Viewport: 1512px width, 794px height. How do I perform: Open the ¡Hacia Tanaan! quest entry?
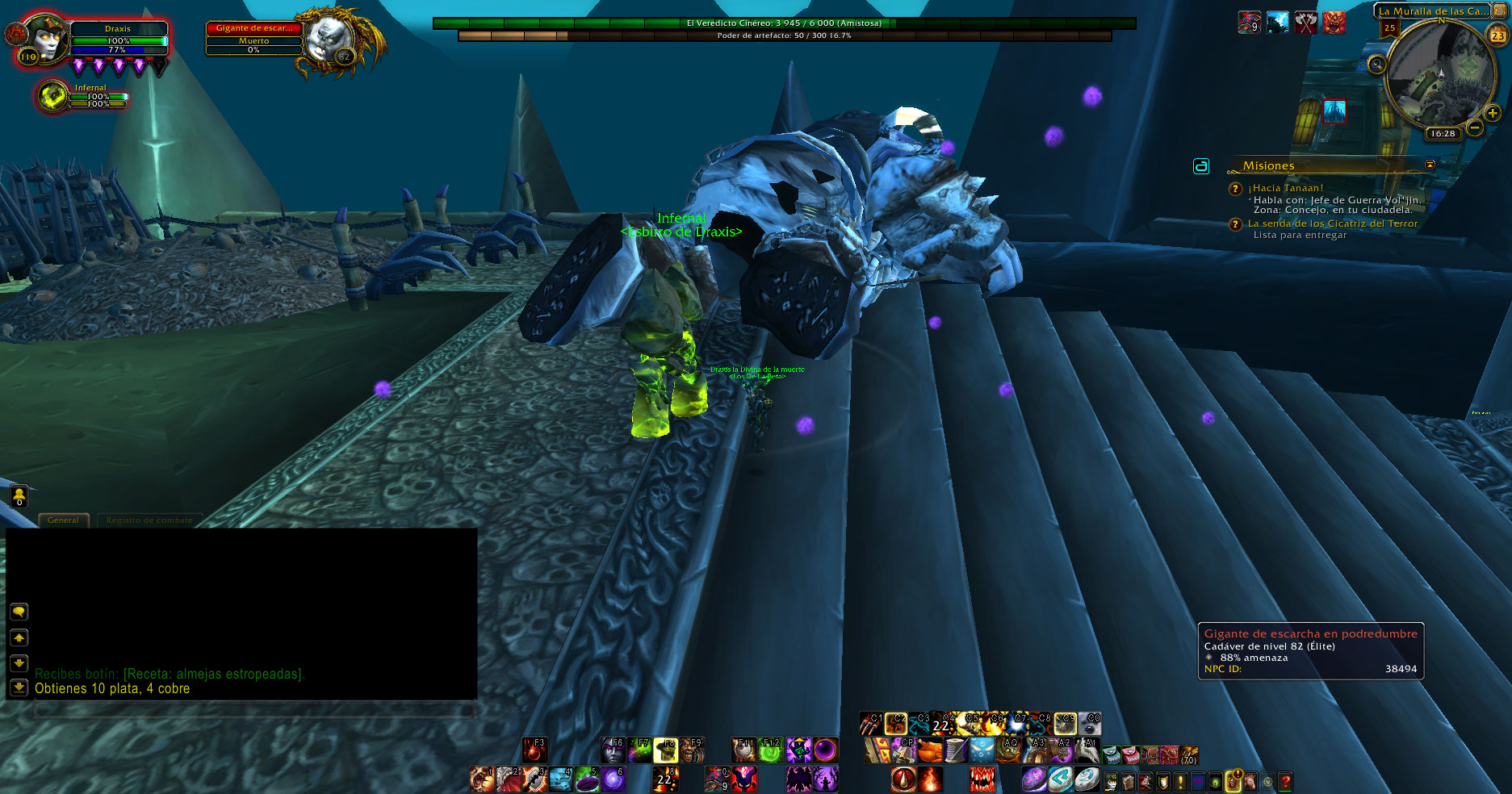click(1285, 188)
